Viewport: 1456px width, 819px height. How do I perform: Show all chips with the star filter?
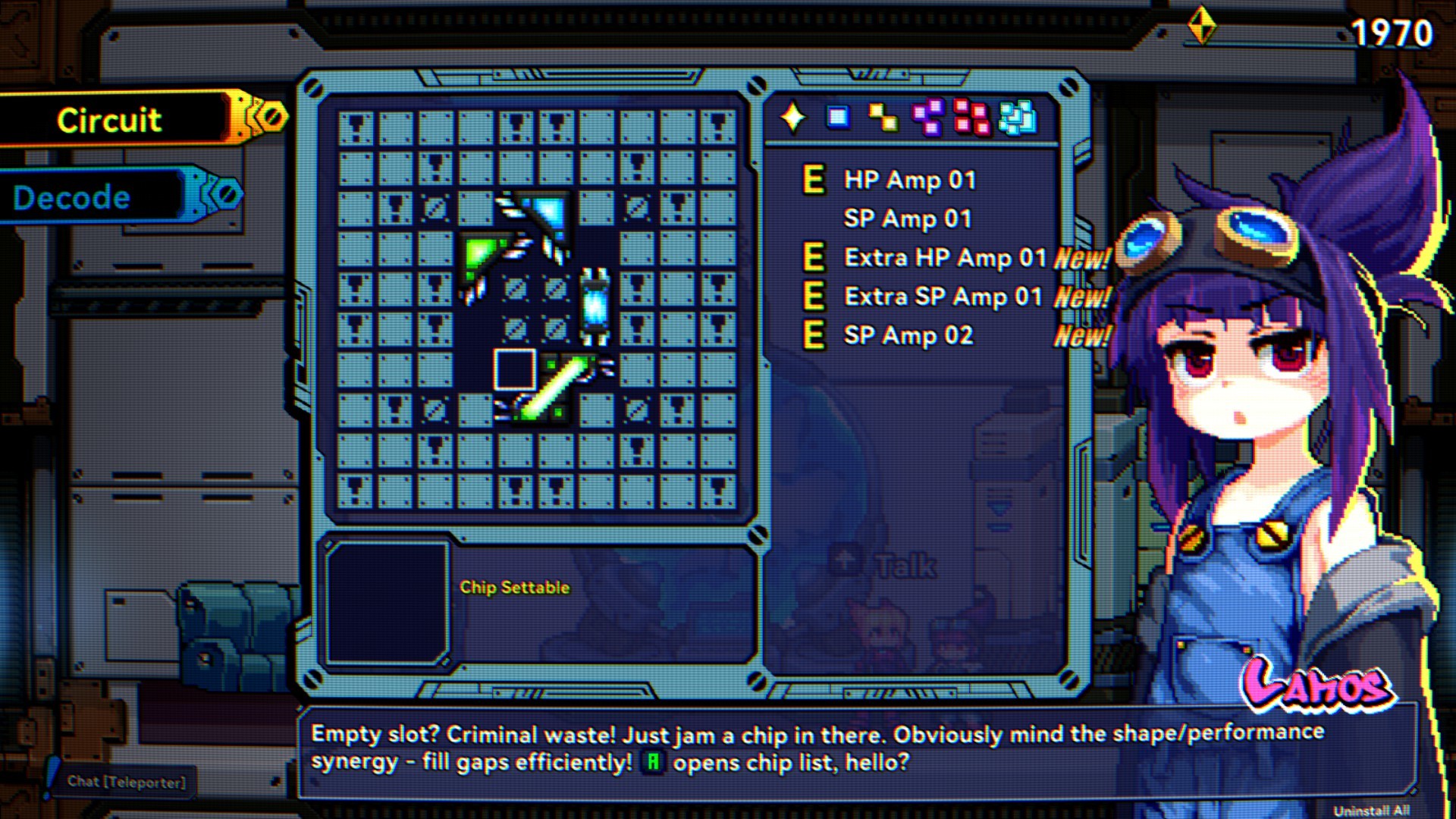793,118
